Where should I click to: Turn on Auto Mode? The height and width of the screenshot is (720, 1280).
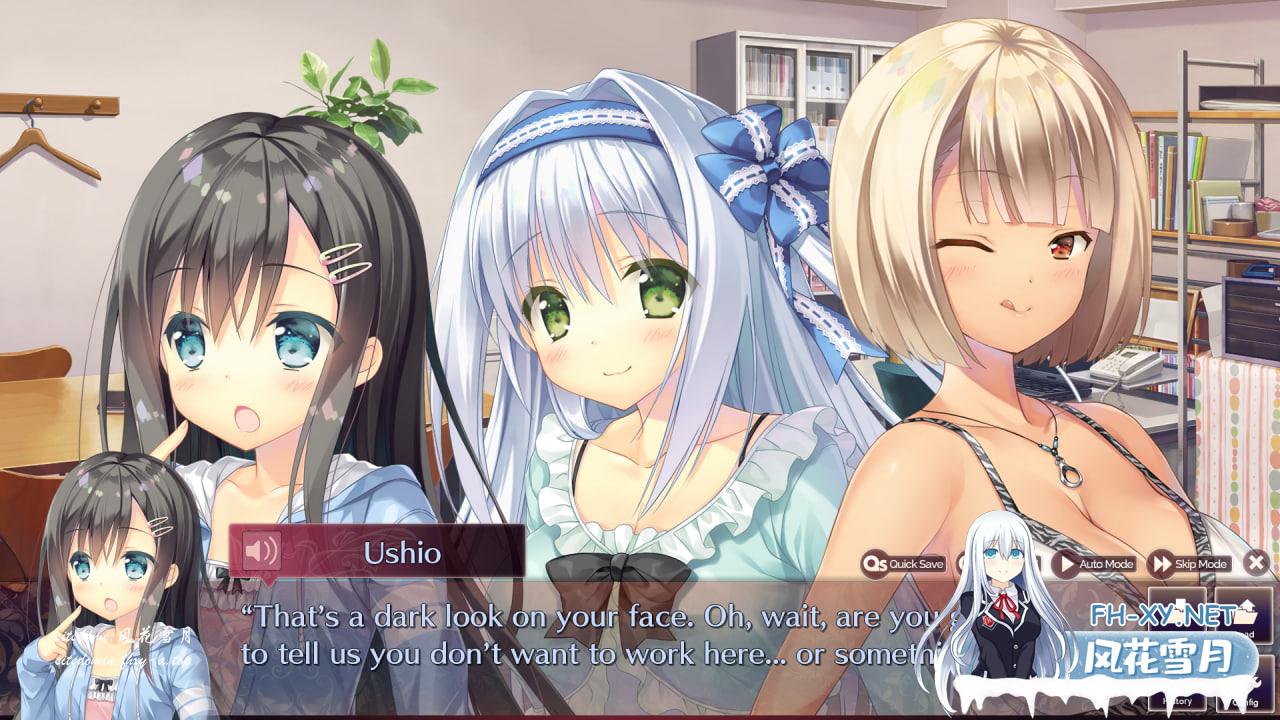point(1094,564)
